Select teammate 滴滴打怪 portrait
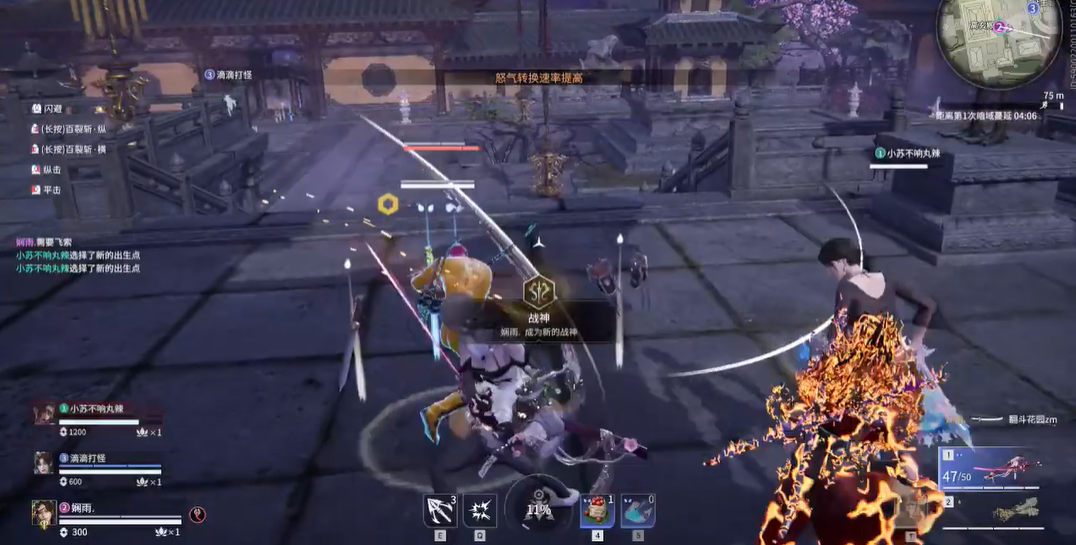 44,462
